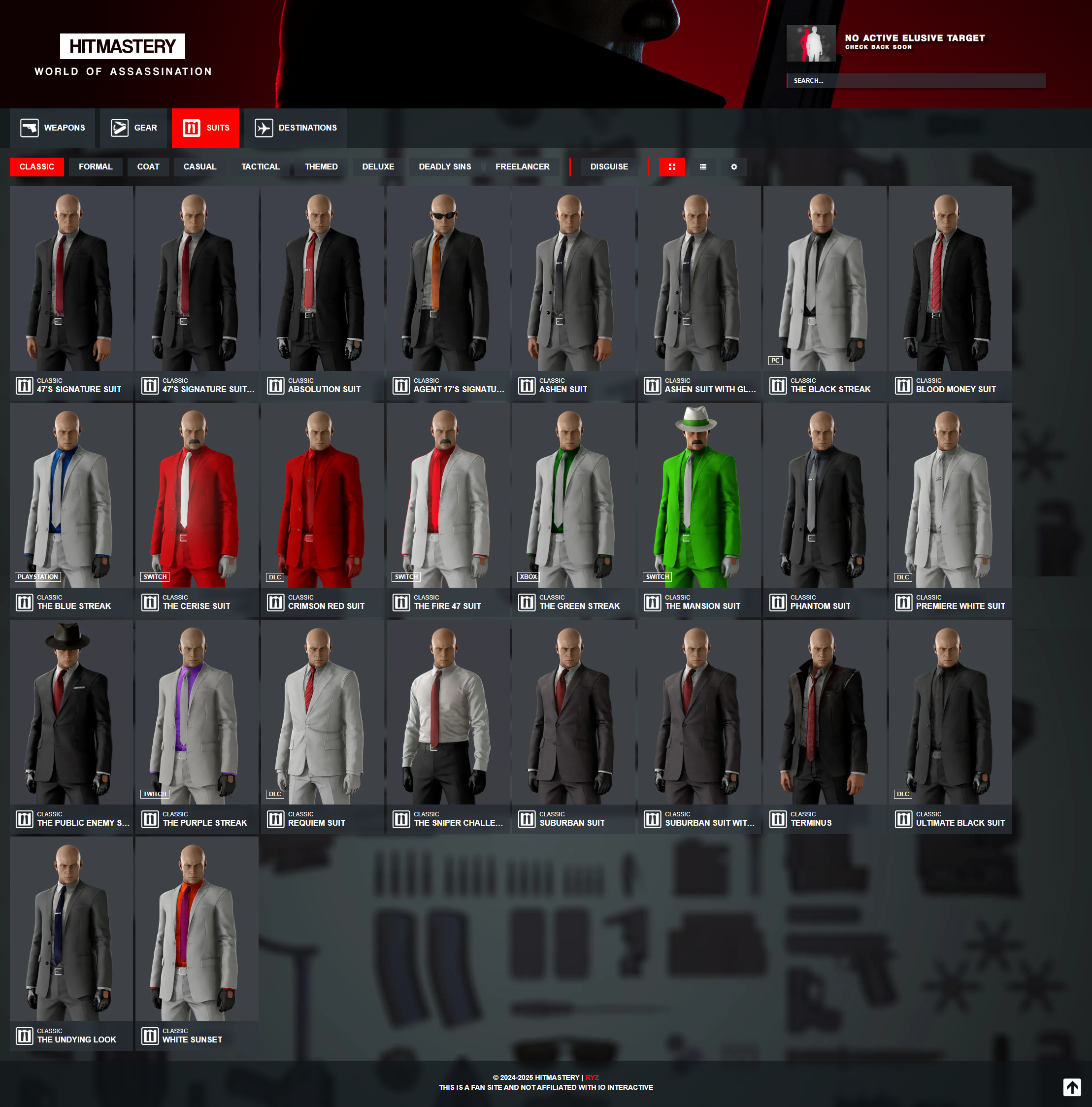Open the White Sunset suit
1092x1107 pixels.
tap(197, 942)
